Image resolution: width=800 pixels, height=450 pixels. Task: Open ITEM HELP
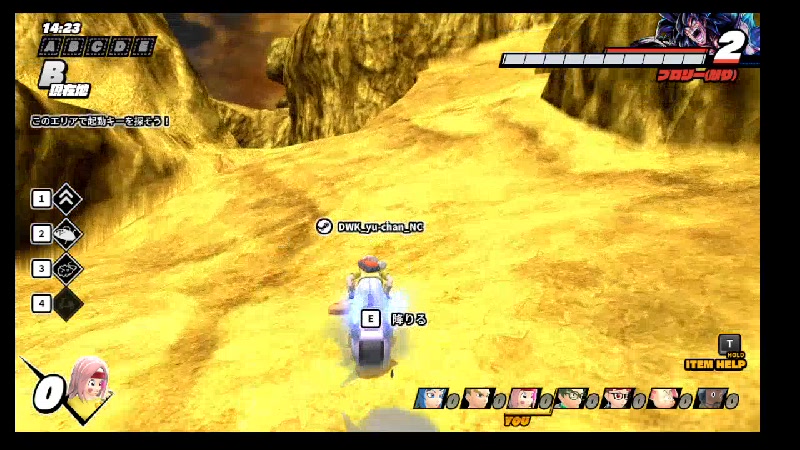714,364
